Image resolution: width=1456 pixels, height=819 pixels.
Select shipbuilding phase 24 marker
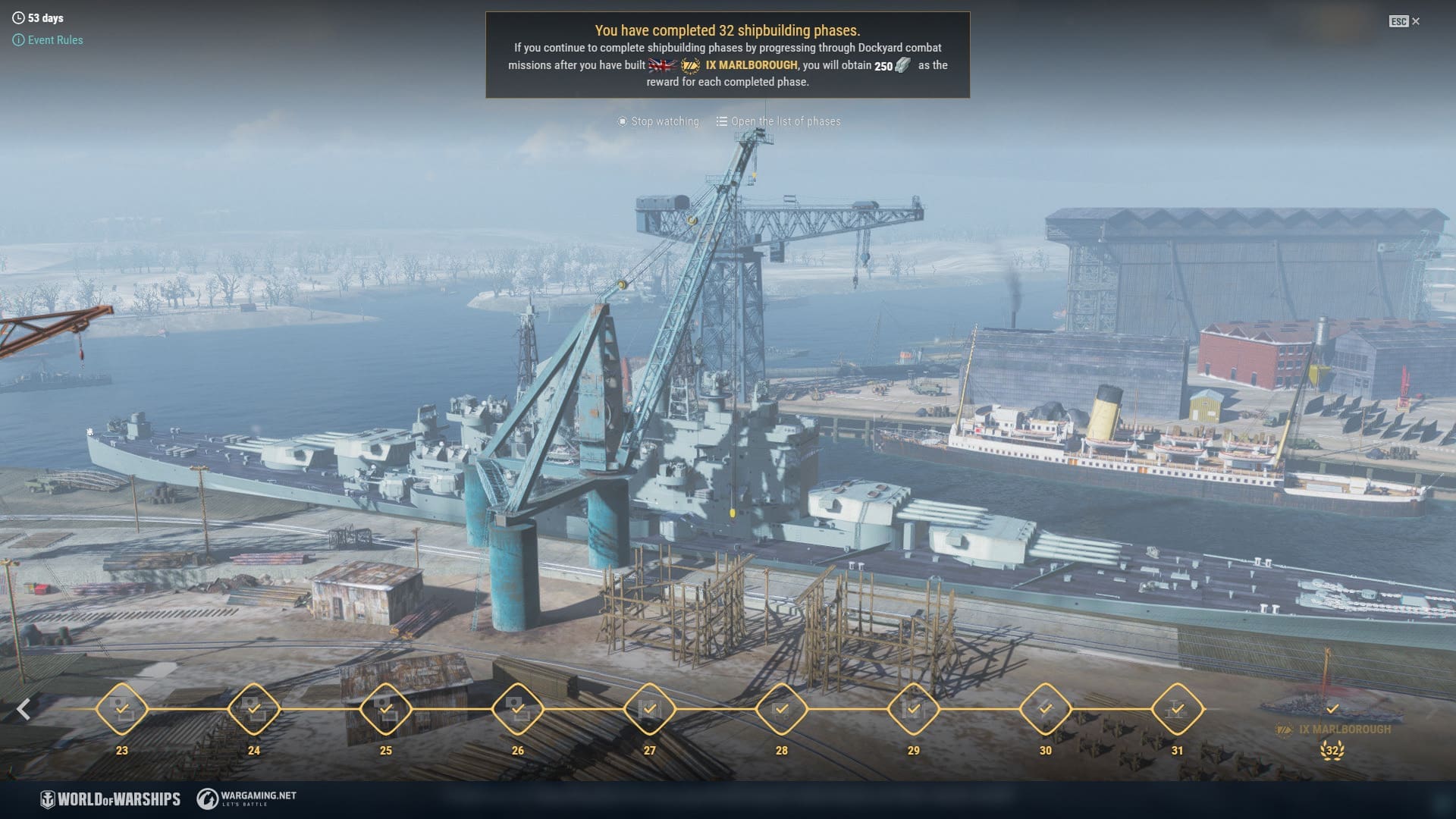[x=254, y=709]
